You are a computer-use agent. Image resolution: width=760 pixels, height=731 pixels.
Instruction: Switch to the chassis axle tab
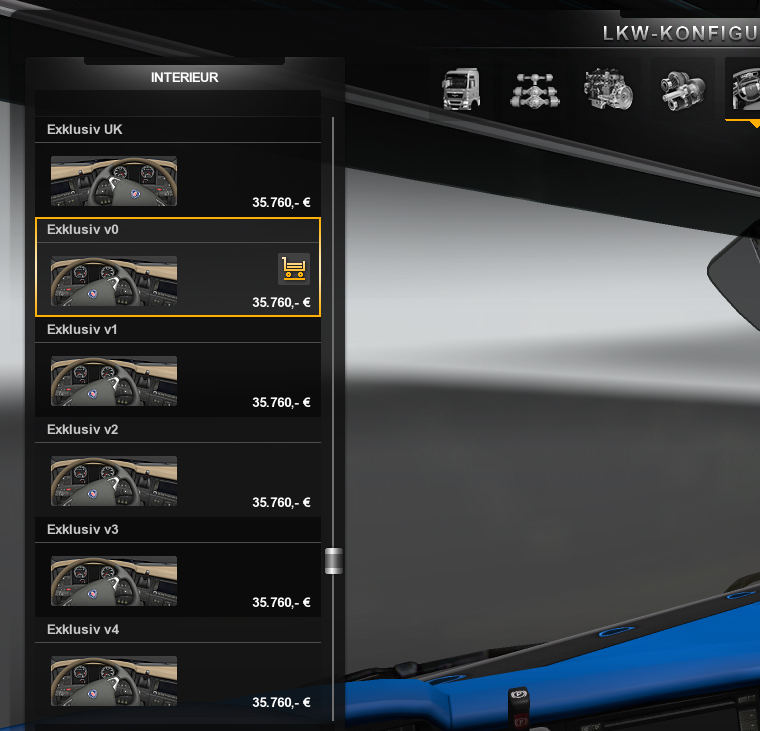tap(536, 89)
